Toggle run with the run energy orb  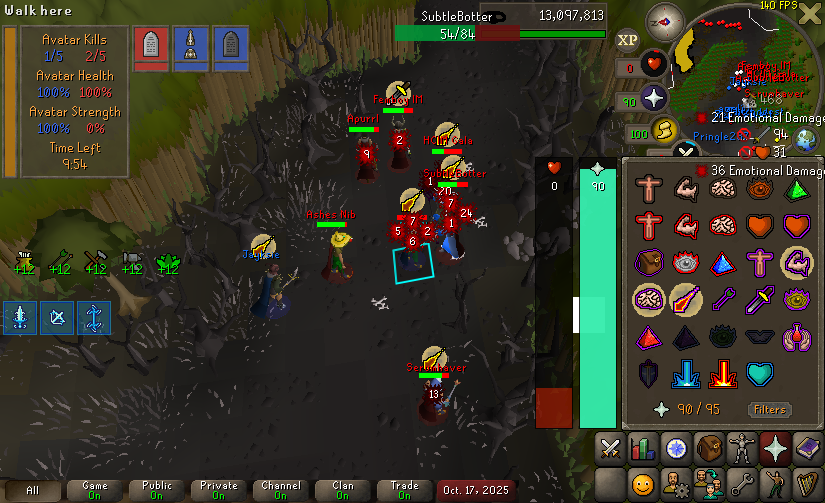click(663, 131)
